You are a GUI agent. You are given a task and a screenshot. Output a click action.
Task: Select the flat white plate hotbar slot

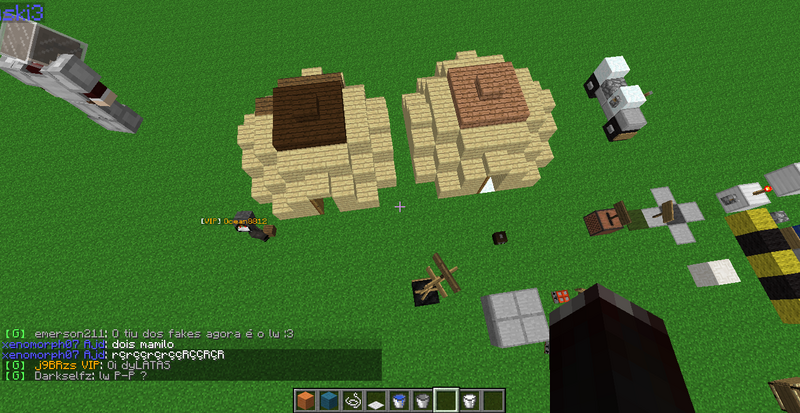[x=375, y=401]
